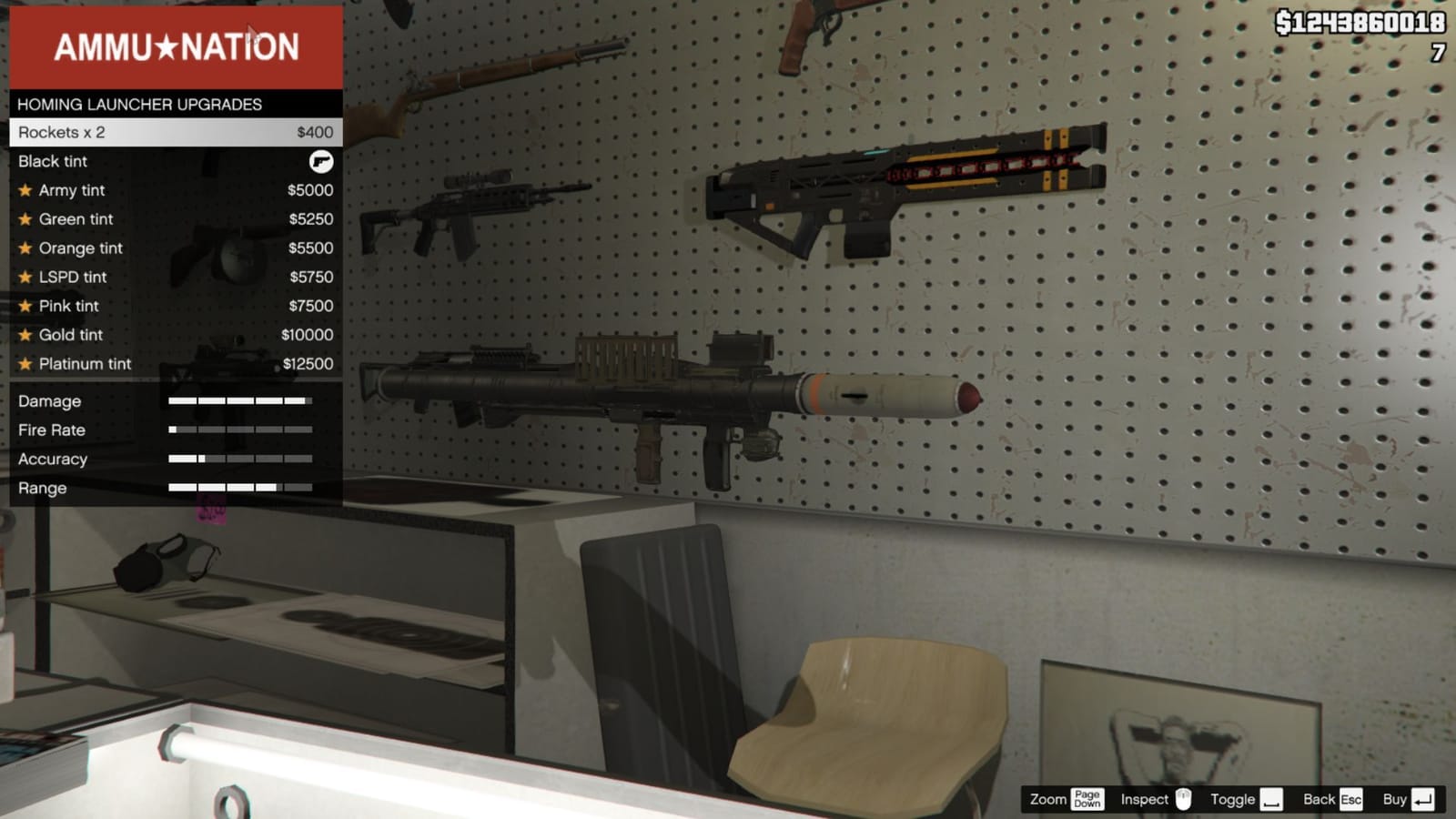Image resolution: width=1456 pixels, height=819 pixels.
Task: Click the Page Down zoom key icon
Action: 1086,799
